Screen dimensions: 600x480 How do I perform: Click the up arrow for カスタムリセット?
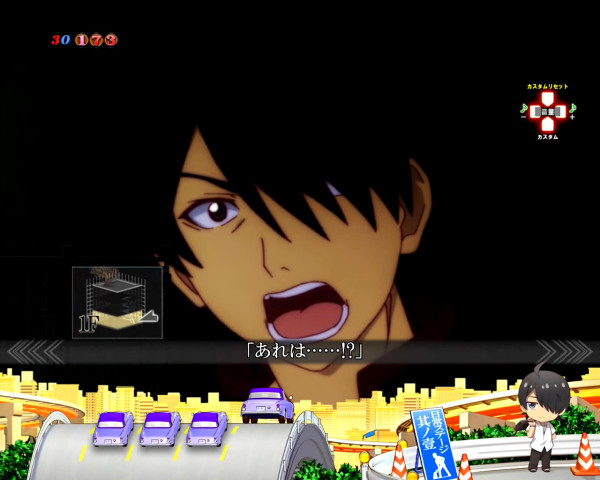tap(547, 98)
